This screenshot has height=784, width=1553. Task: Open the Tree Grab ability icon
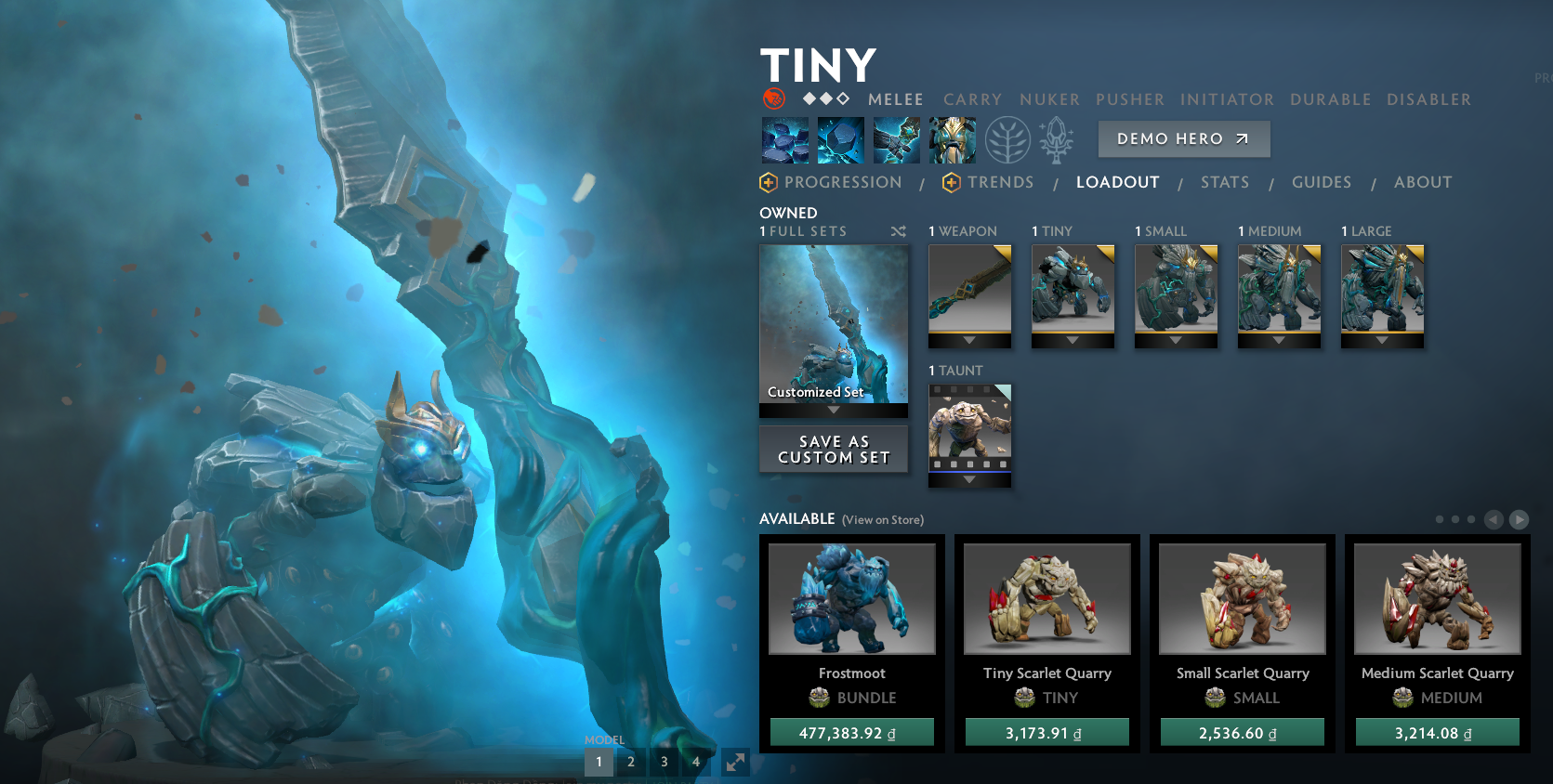(x=897, y=139)
